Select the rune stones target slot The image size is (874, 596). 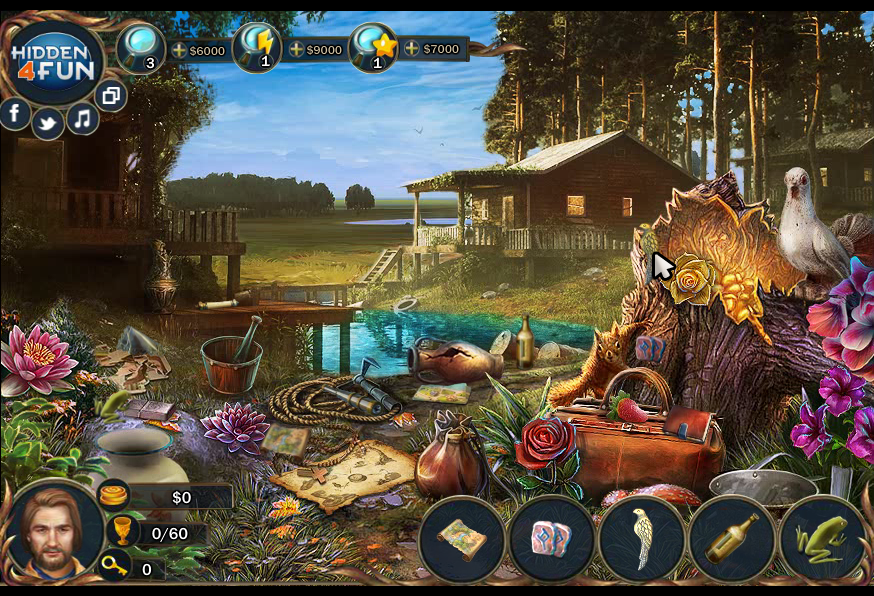coord(551,539)
